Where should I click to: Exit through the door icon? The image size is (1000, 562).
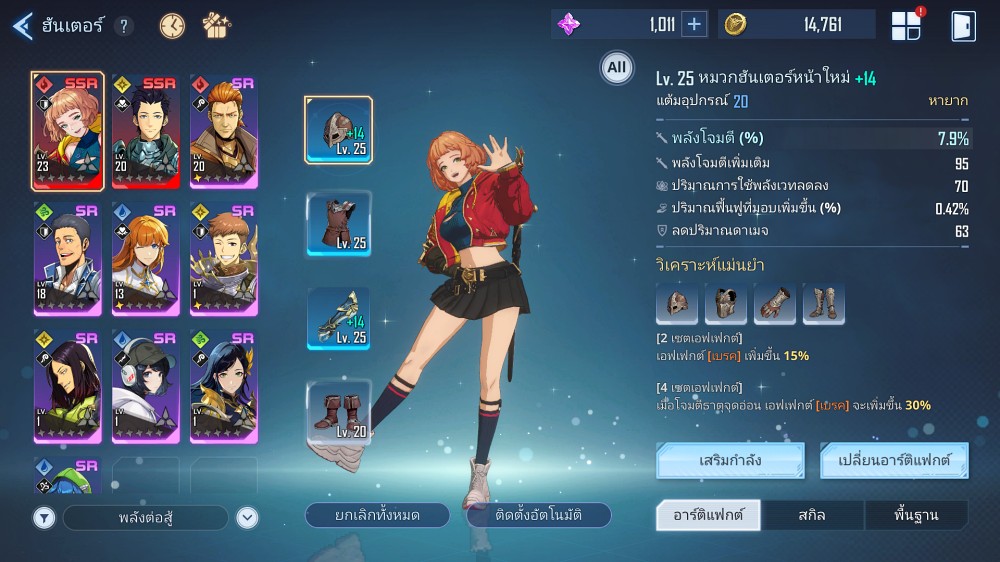pyautogui.click(x=963, y=26)
